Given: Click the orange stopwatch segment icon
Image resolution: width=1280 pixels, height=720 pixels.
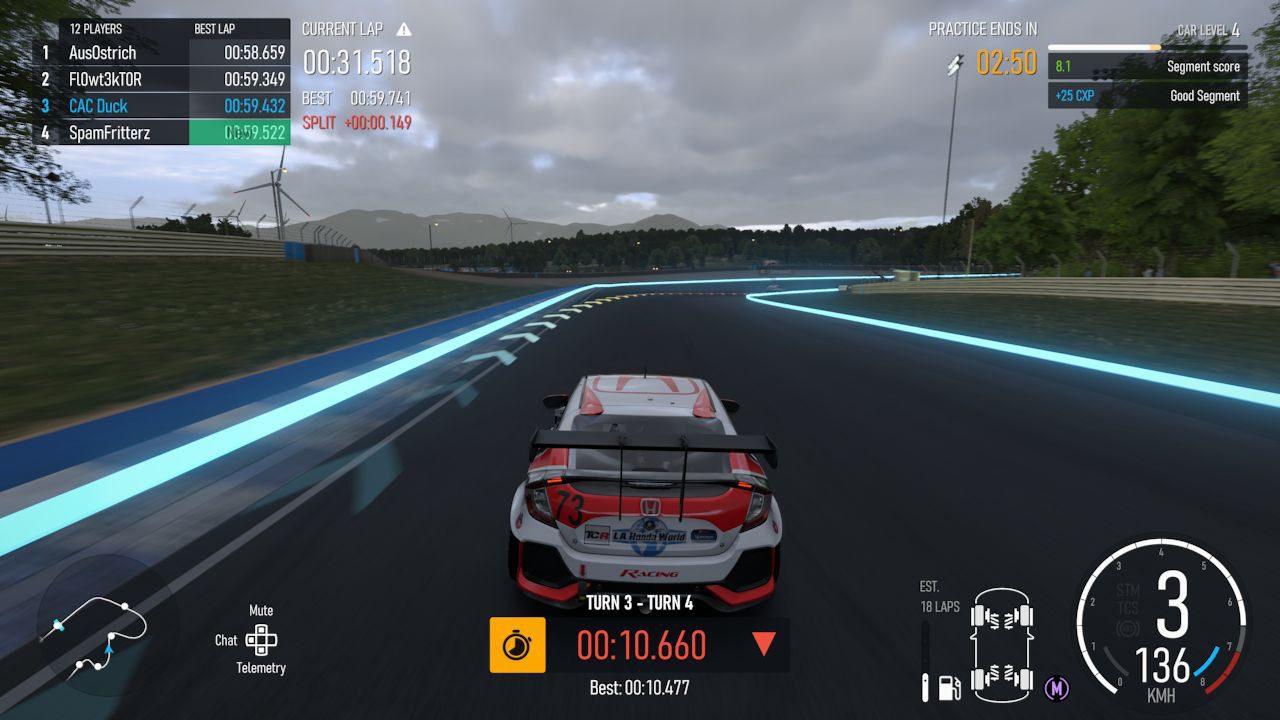Looking at the screenshot, I should tap(517, 645).
